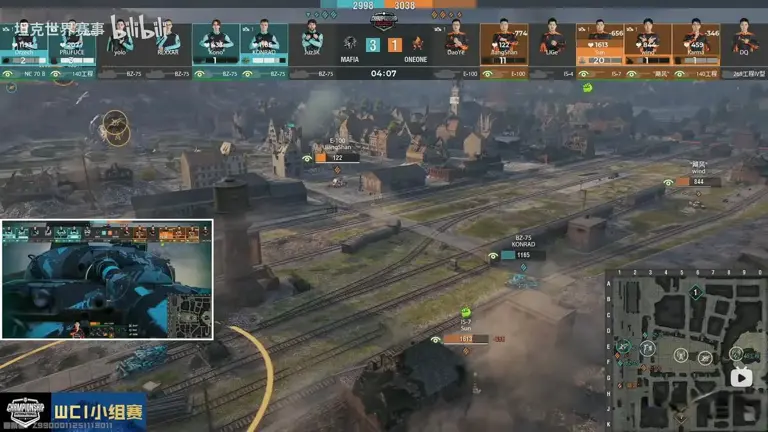Click the MAFIA team logo
768x432 pixels.
(350, 43)
